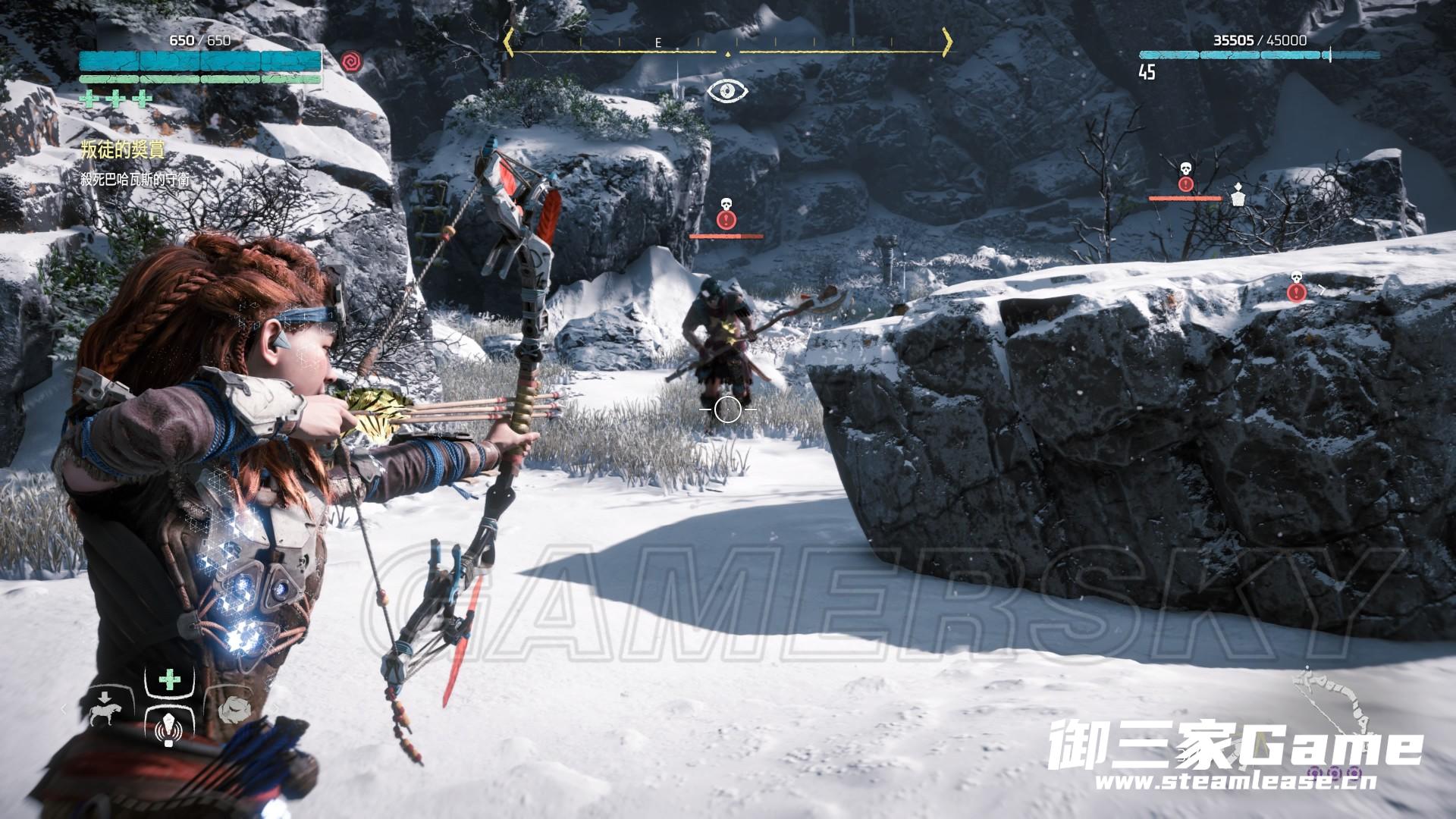The image size is (1456, 819).
Task: Open the tracked quest 叛徒的獎賞
Action: pos(122,150)
